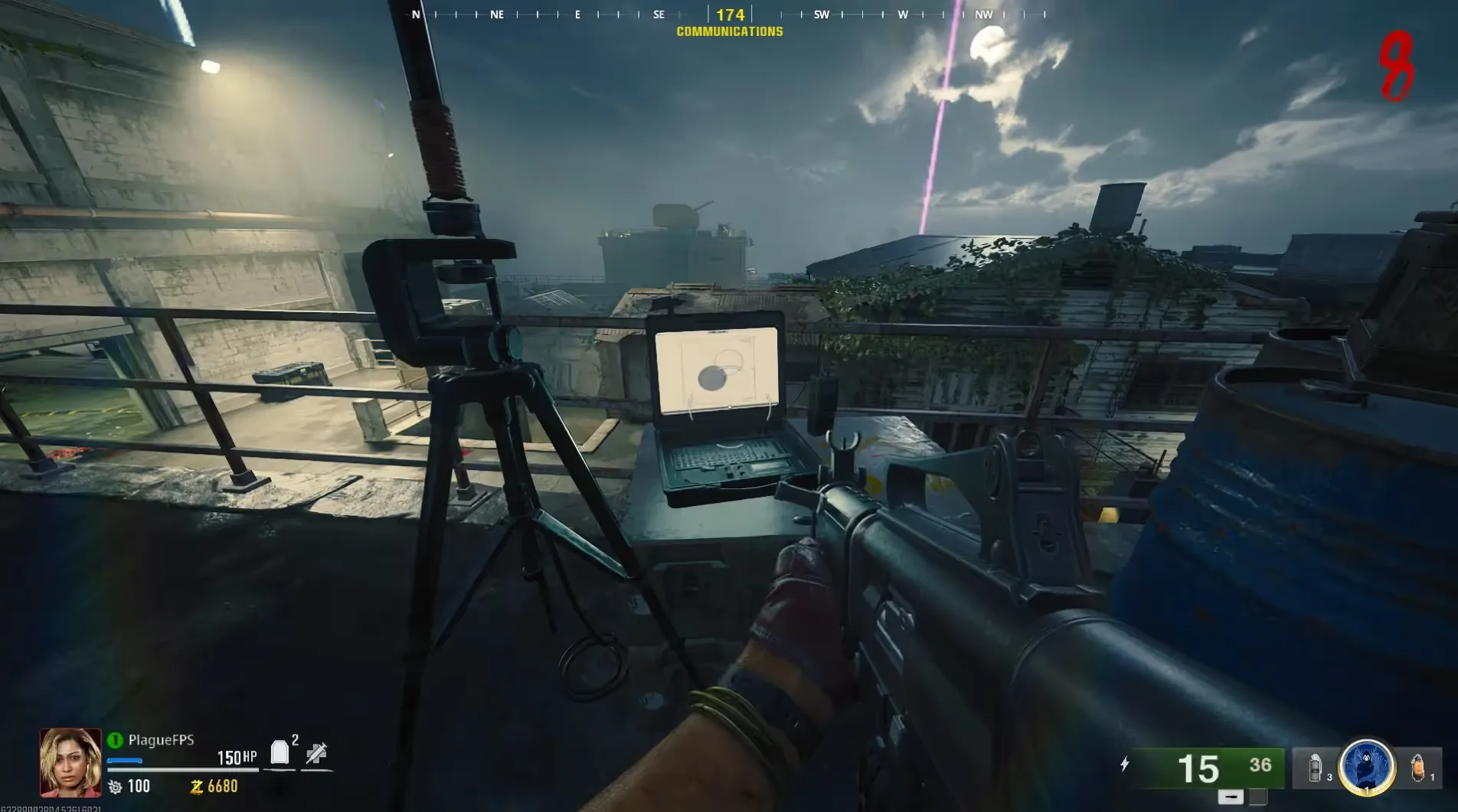Viewport: 1458px width, 812px height.
Task: Click the compass bar heading
Action: (x=730, y=15)
